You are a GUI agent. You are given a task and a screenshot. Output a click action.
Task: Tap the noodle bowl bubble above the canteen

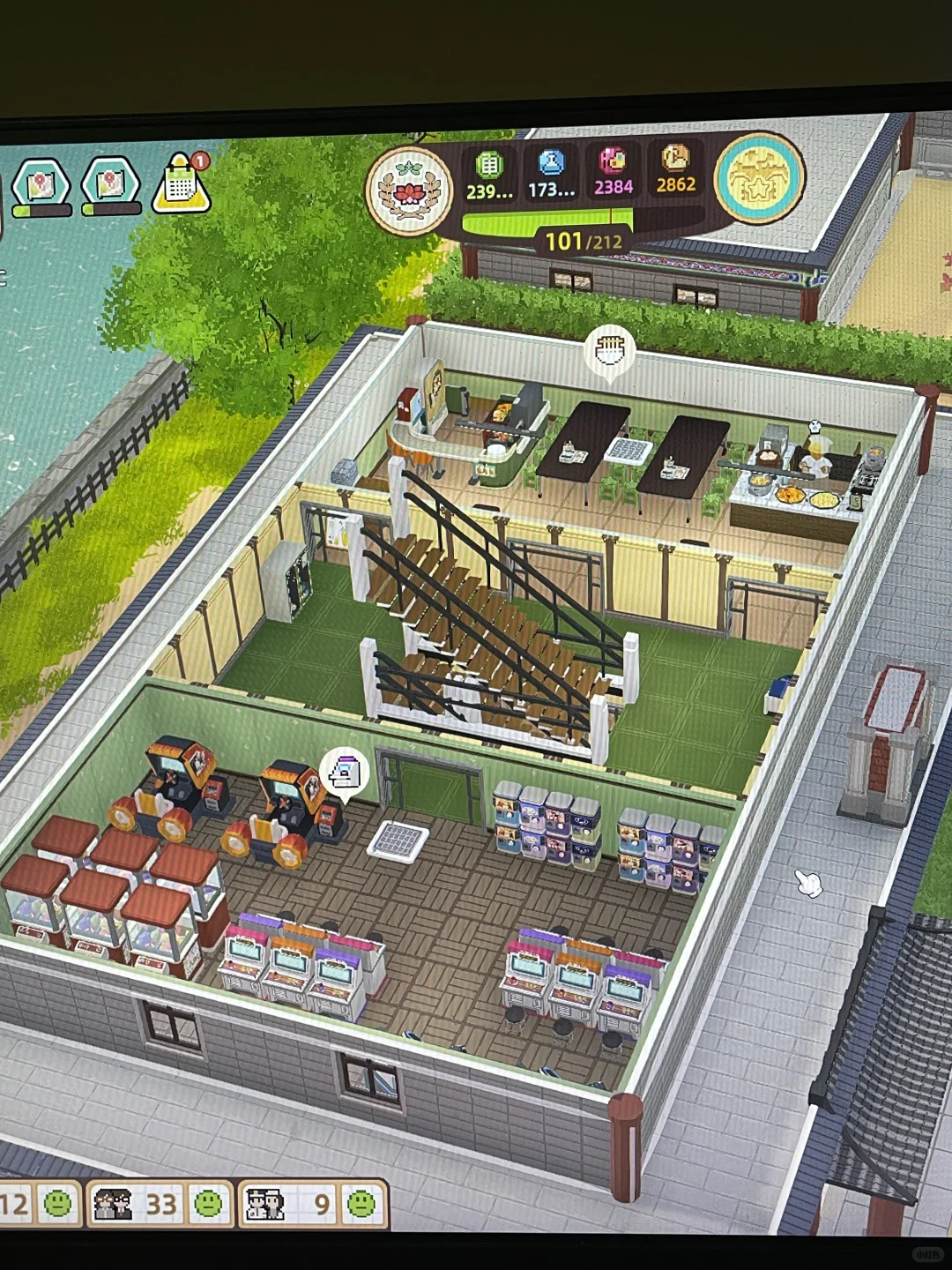[610, 350]
